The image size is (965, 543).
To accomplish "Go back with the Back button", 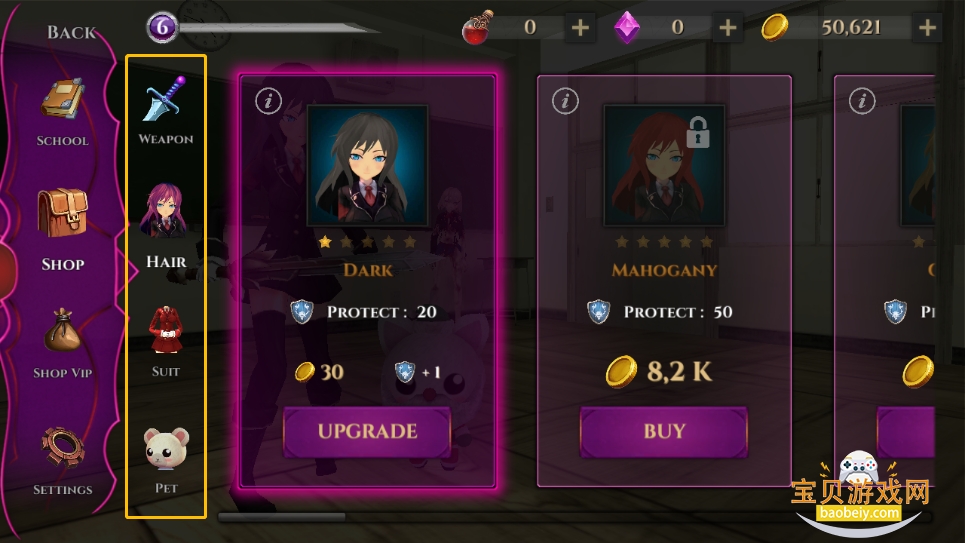I will pyautogui.click(x=71, y=32).
